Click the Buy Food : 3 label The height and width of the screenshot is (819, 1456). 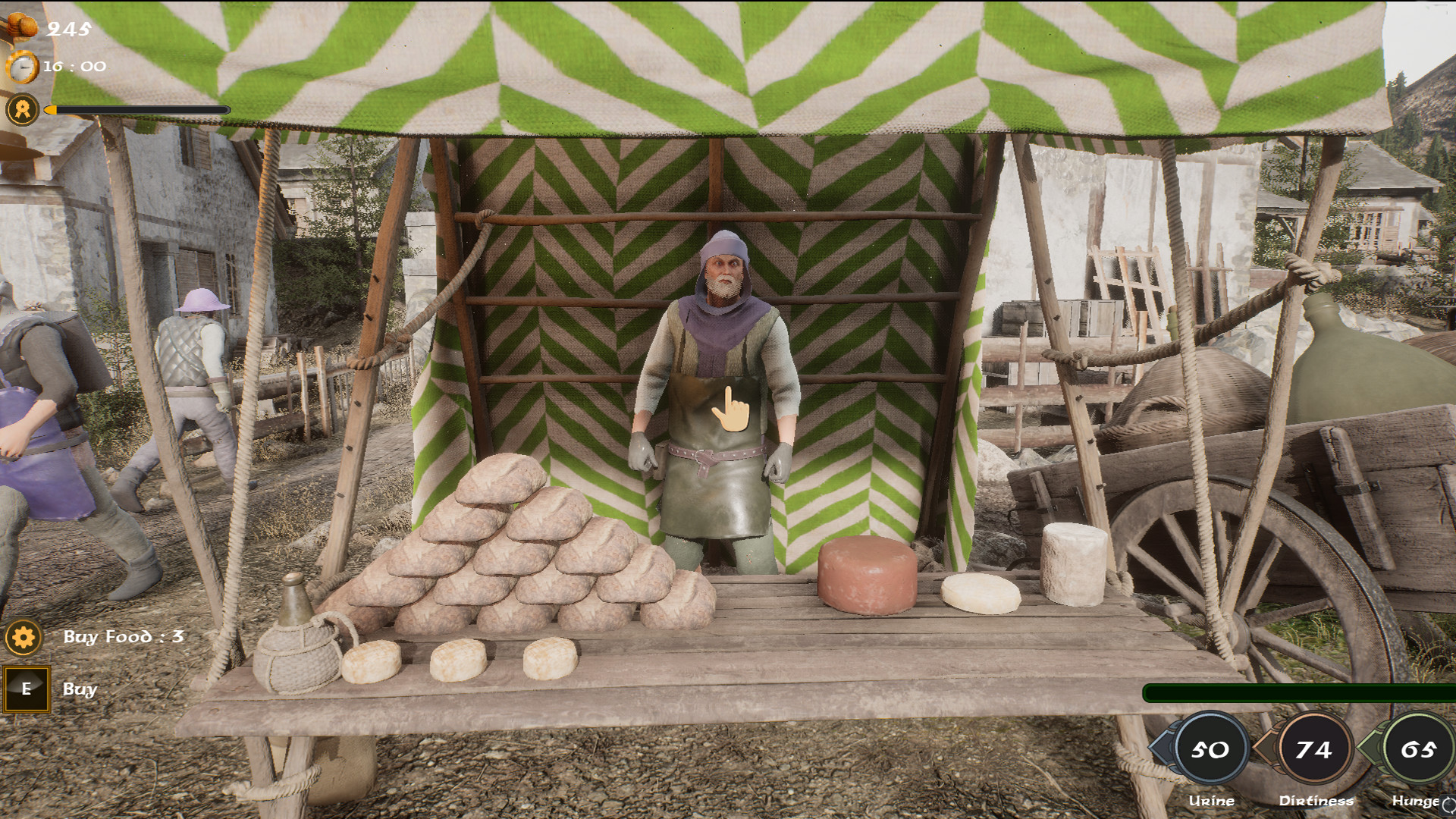pos(124,638)
